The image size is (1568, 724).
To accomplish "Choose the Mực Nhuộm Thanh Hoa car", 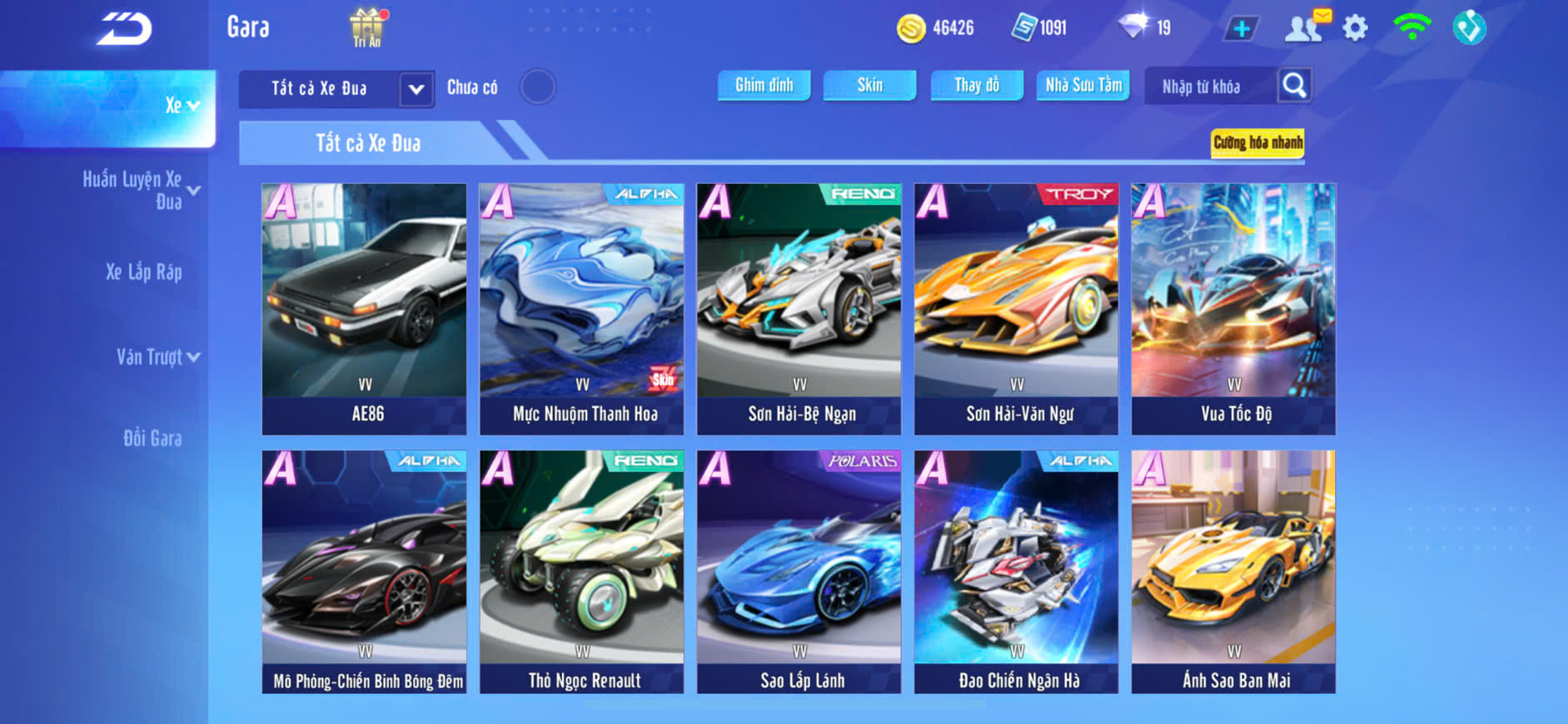I will tap(582, 309).
